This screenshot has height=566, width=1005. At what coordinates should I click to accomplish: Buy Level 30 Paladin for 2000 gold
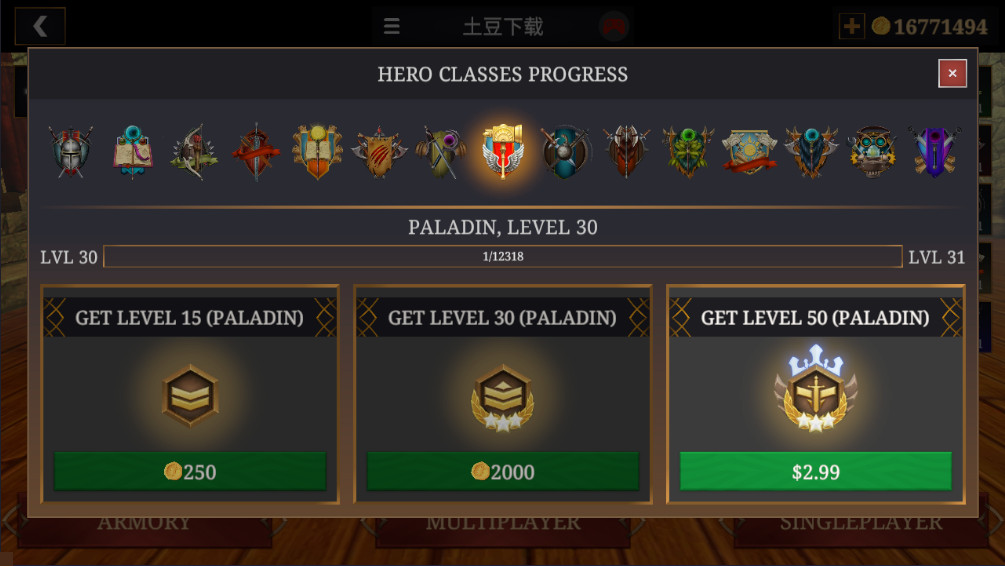(503, 471)
